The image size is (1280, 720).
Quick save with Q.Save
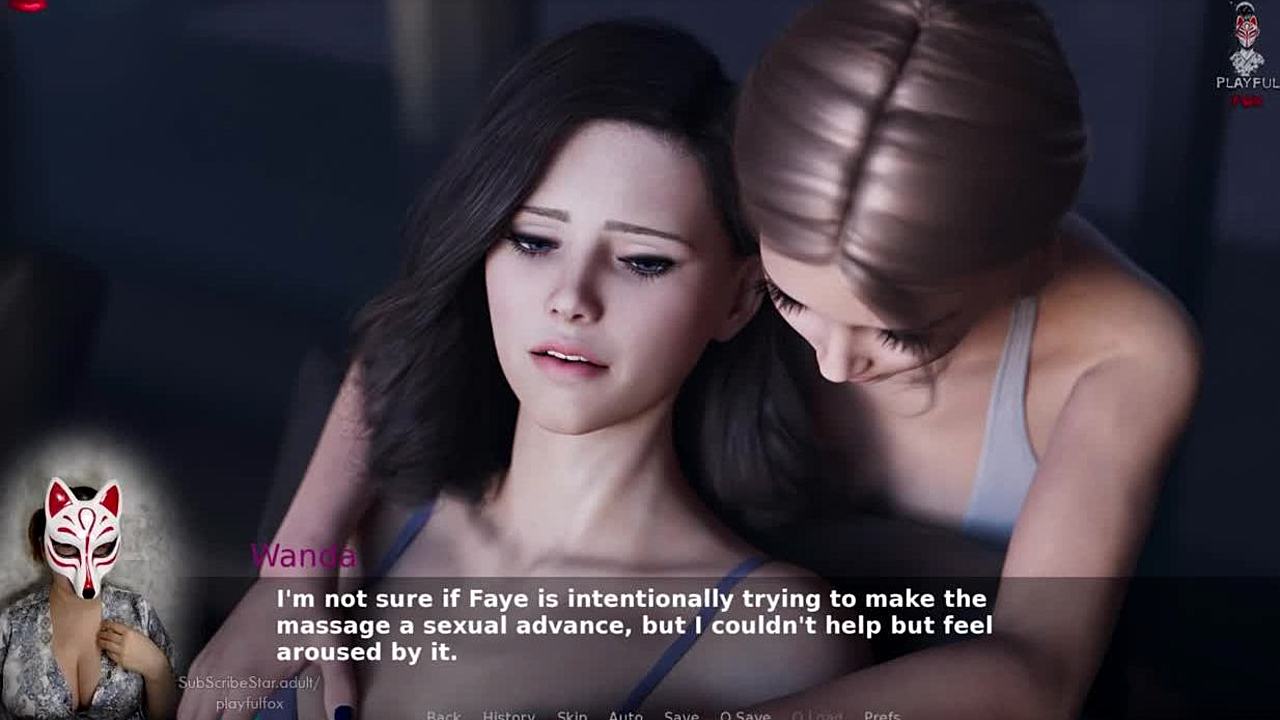point(745,715)
